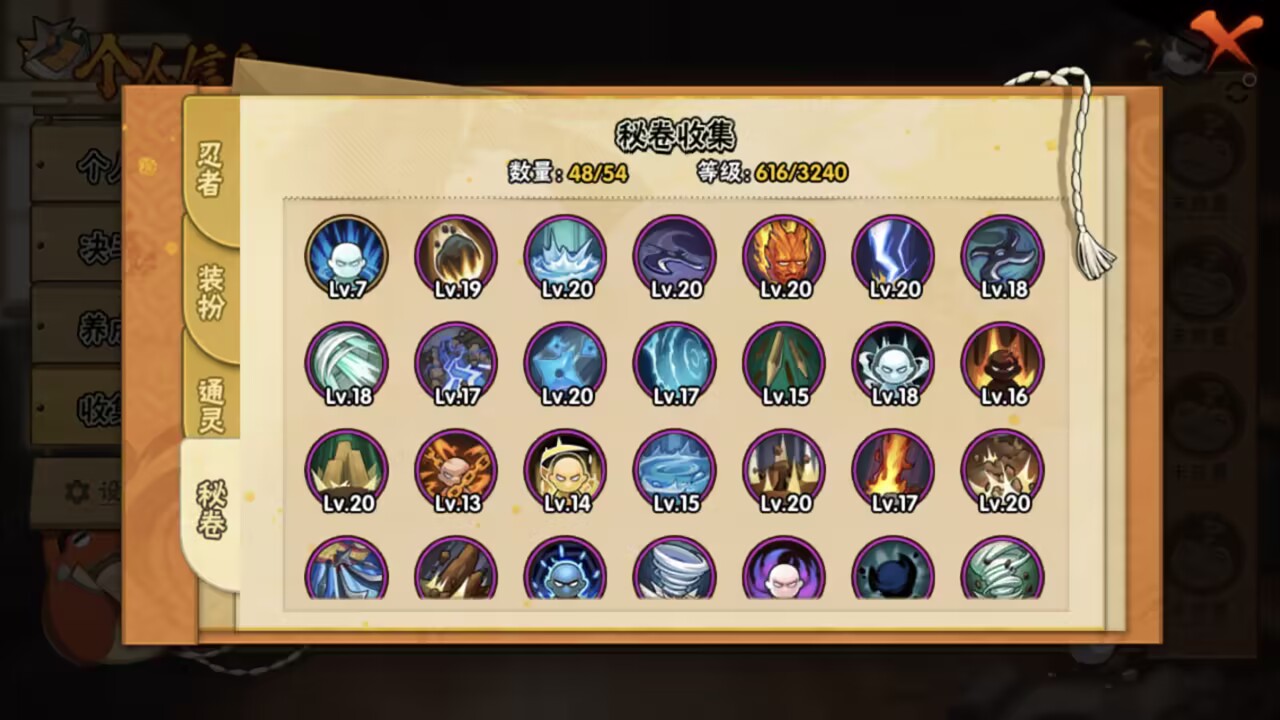Viewport: 1280px width, 720px height.
Task: Select the Lv.20 water splash scroll
Action: [565, 256]
